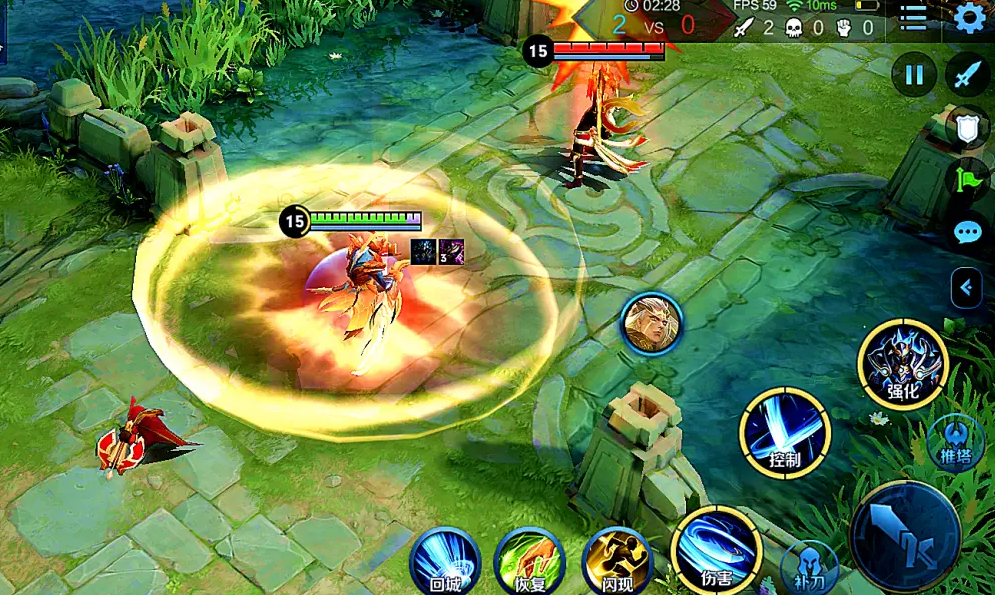Screen dimensions: 995x595
Task: Cast the 闪现 flash spell
Action: [x=617, y=560]
